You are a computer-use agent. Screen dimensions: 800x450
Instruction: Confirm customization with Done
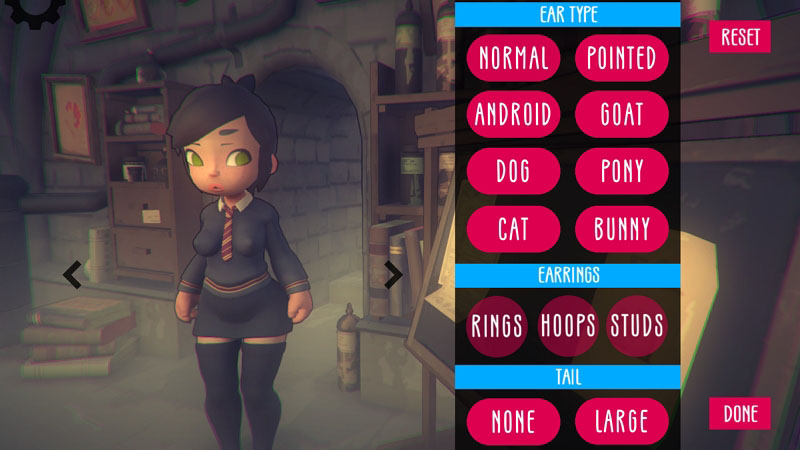[x=740, y=413]
